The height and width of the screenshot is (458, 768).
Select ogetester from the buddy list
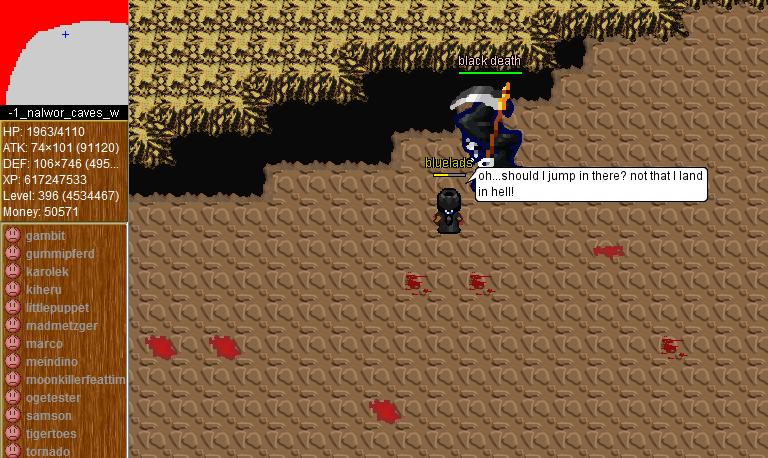(53, 398)
